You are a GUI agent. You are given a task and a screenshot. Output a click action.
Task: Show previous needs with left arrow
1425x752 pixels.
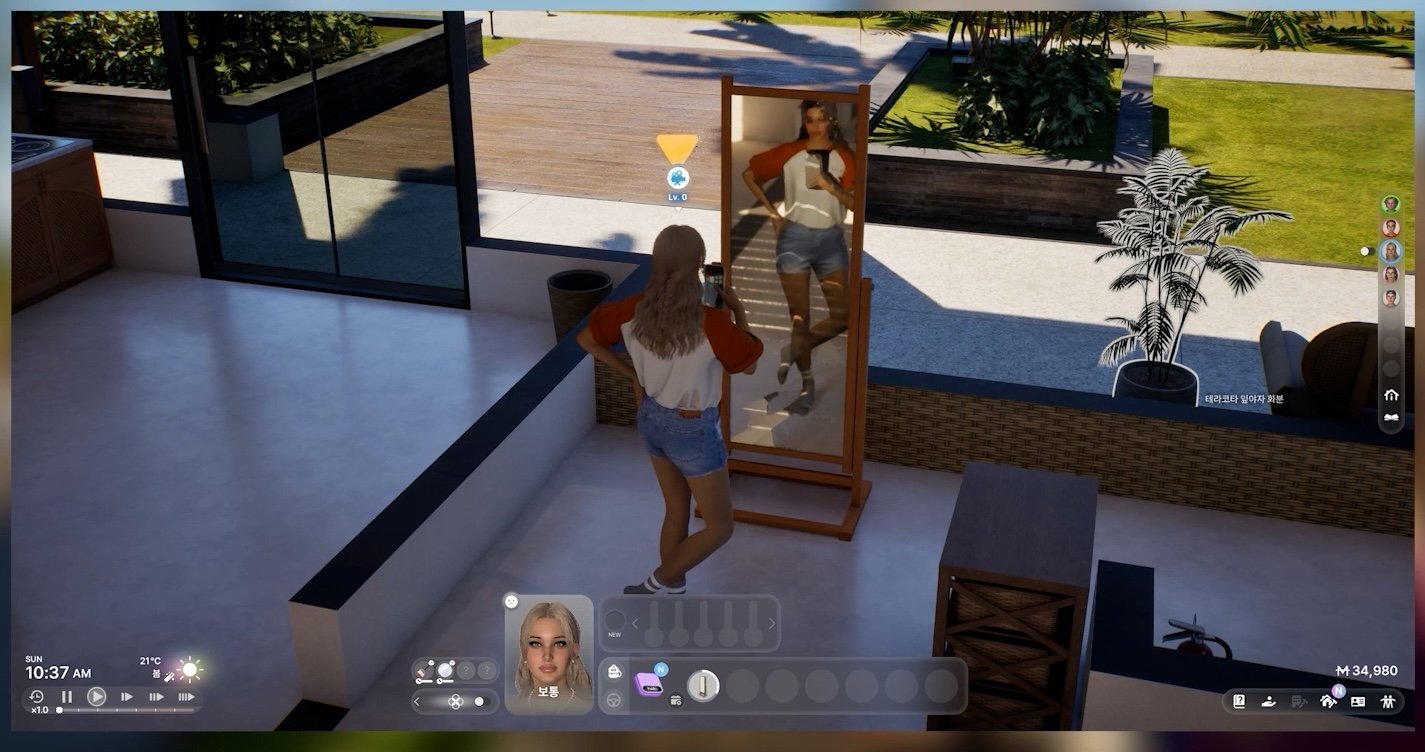click(x=635, y=623)
